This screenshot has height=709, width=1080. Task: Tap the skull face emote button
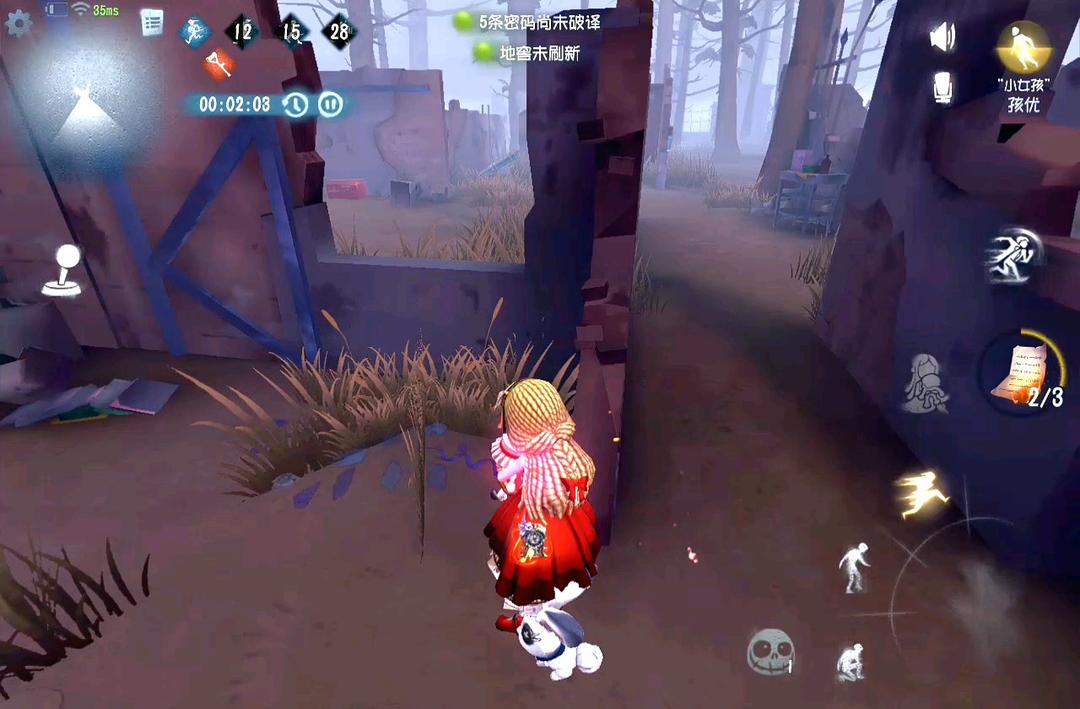(770, 652)
